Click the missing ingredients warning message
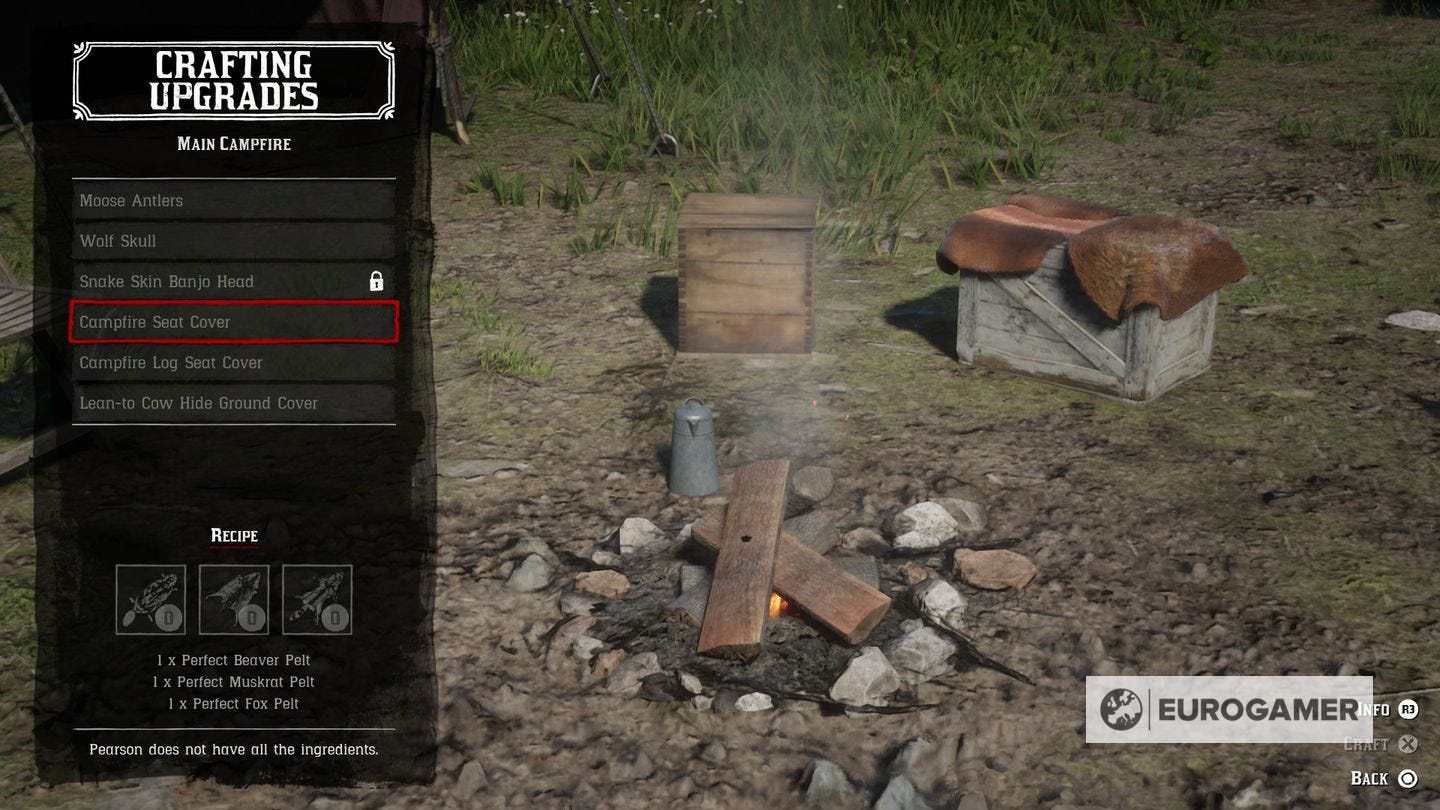The width and height of the screenshot is (1440, 810). point(233,749)
